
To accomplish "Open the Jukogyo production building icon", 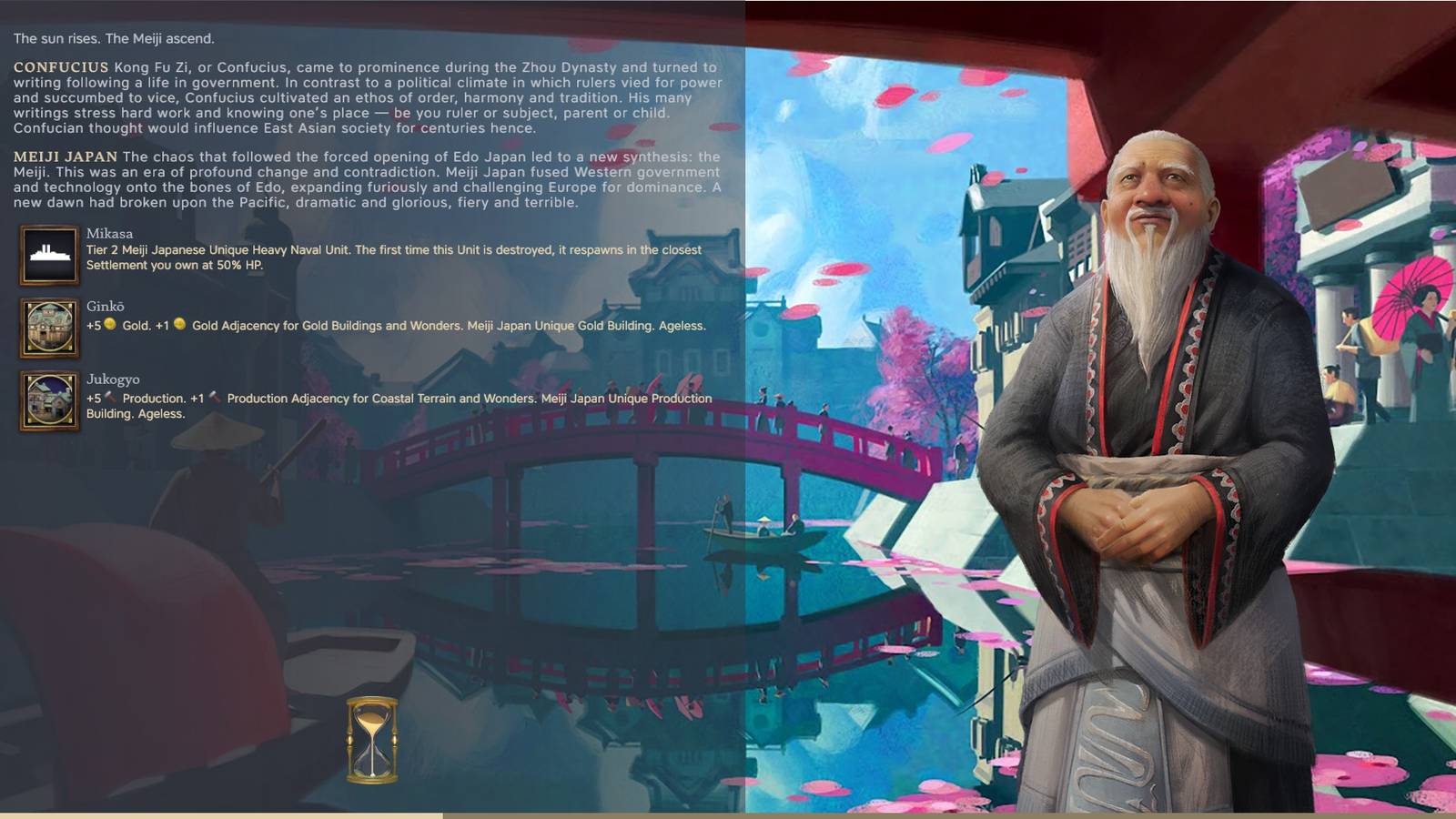I will pyautogui.click(x=49, y=399).
